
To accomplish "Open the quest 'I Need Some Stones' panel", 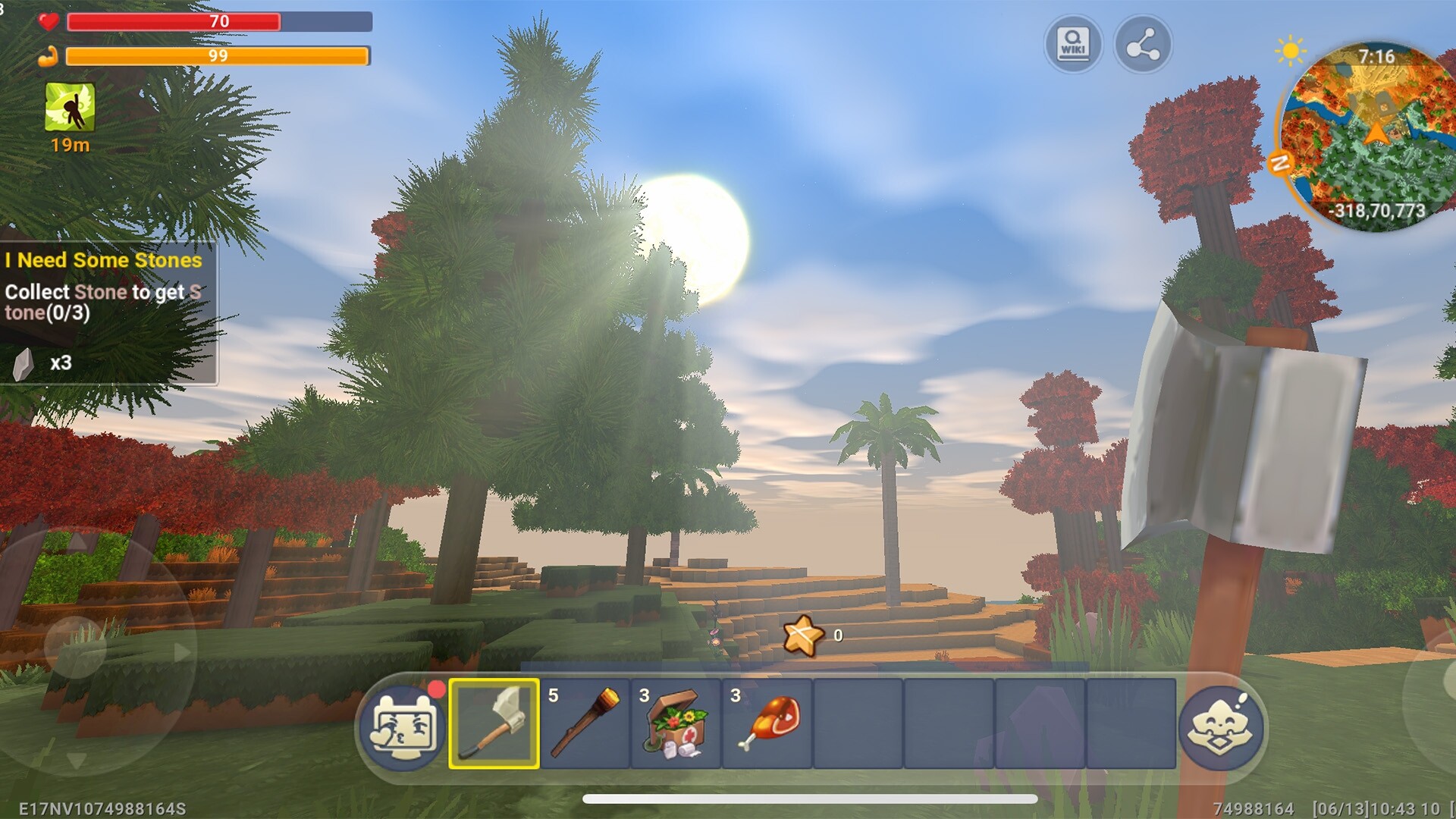I will pyautogui.click(x=103, y=260).
